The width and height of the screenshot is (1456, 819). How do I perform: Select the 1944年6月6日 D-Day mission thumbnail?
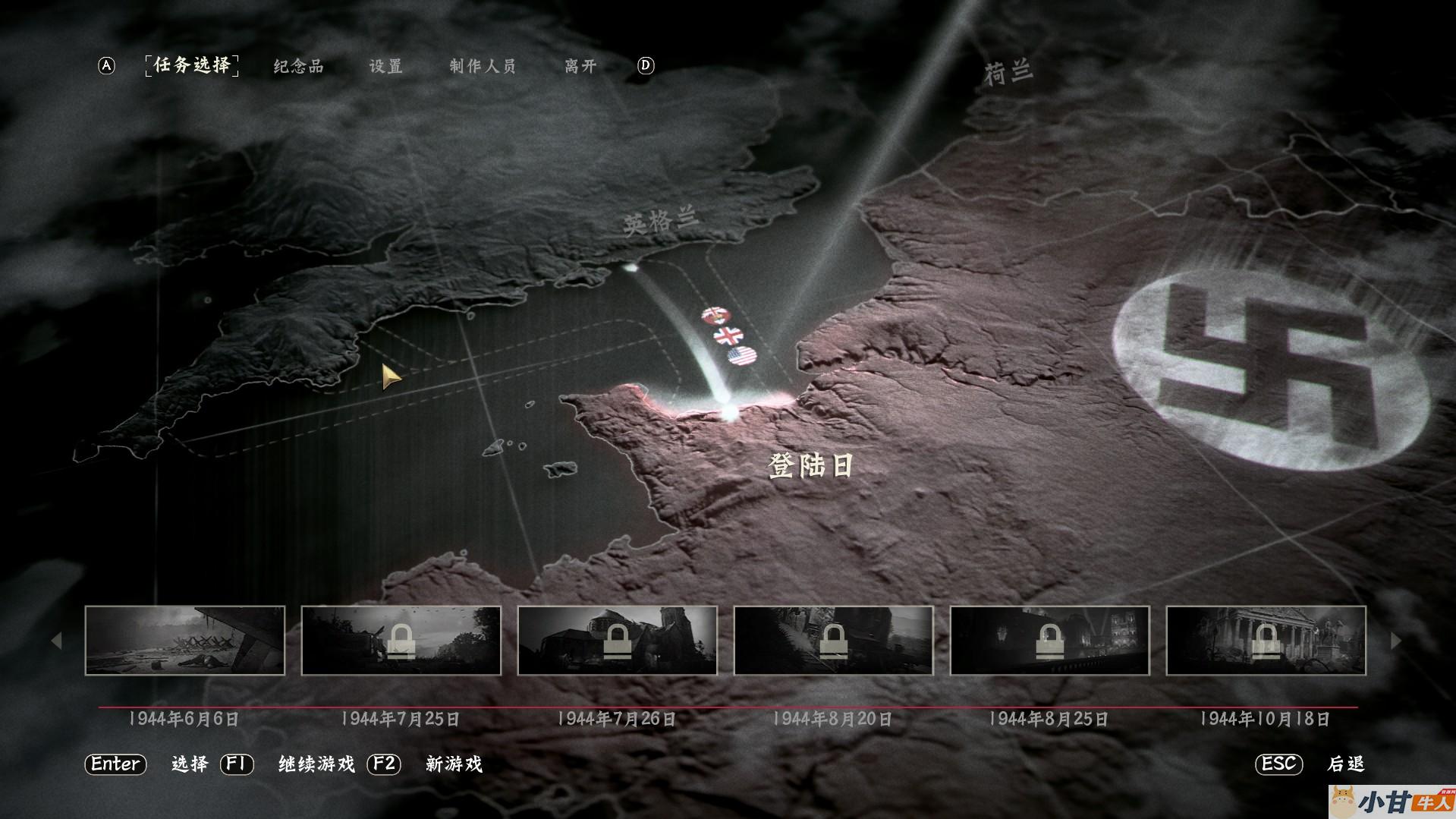185,641
